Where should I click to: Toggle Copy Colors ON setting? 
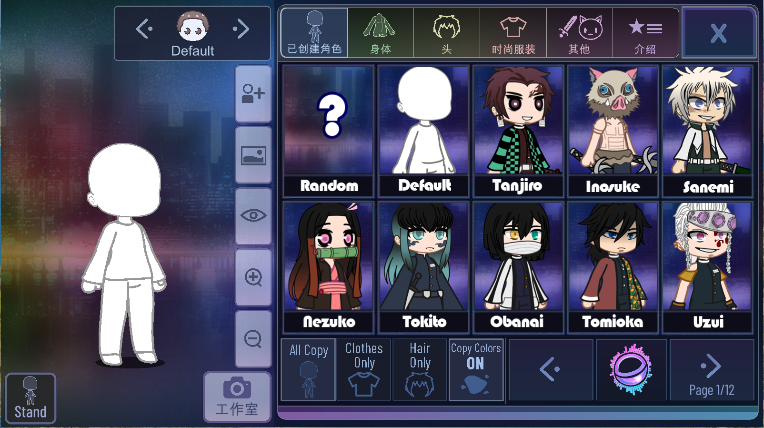pyautogui.click(x=476, y=370)
